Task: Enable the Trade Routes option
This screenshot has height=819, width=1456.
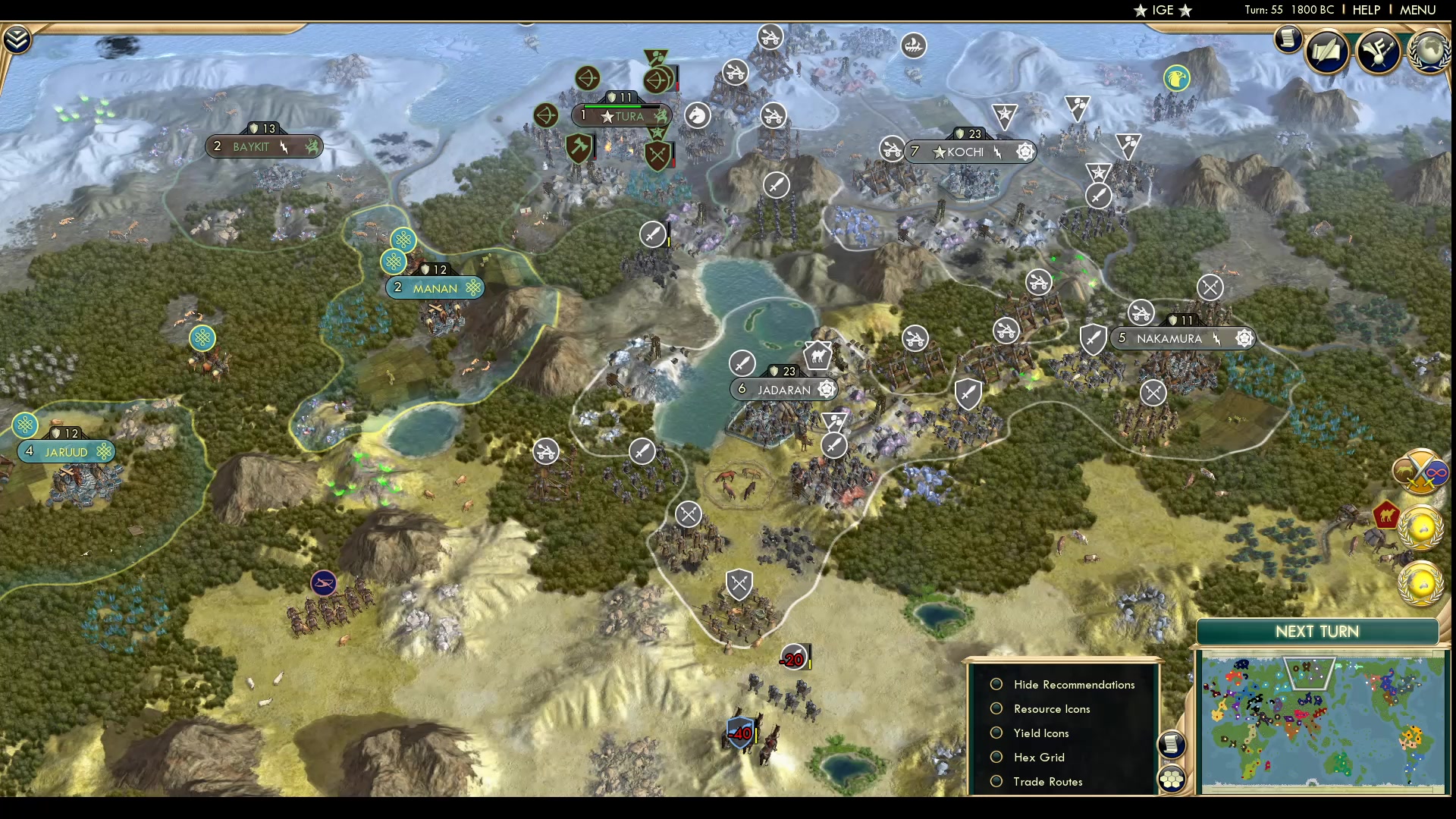Action: point(996,781)
